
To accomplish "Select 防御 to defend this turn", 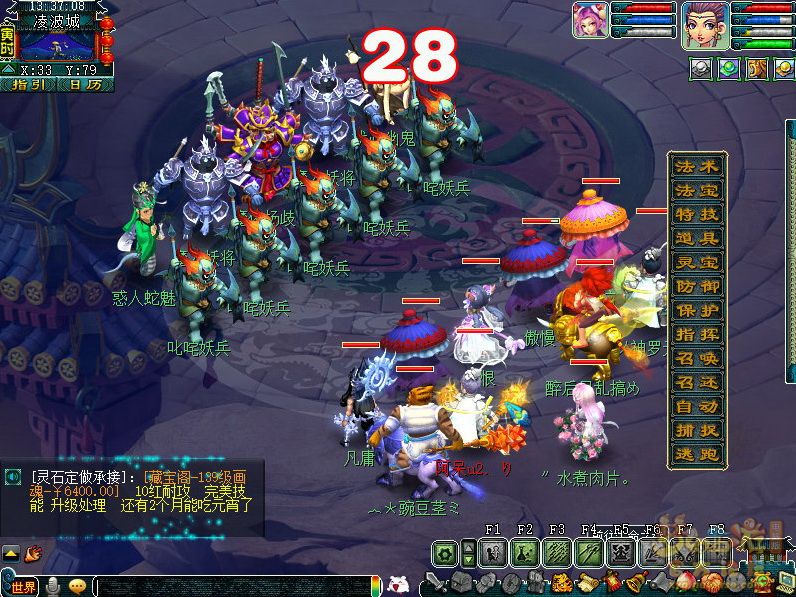I will tap(697, 286).
